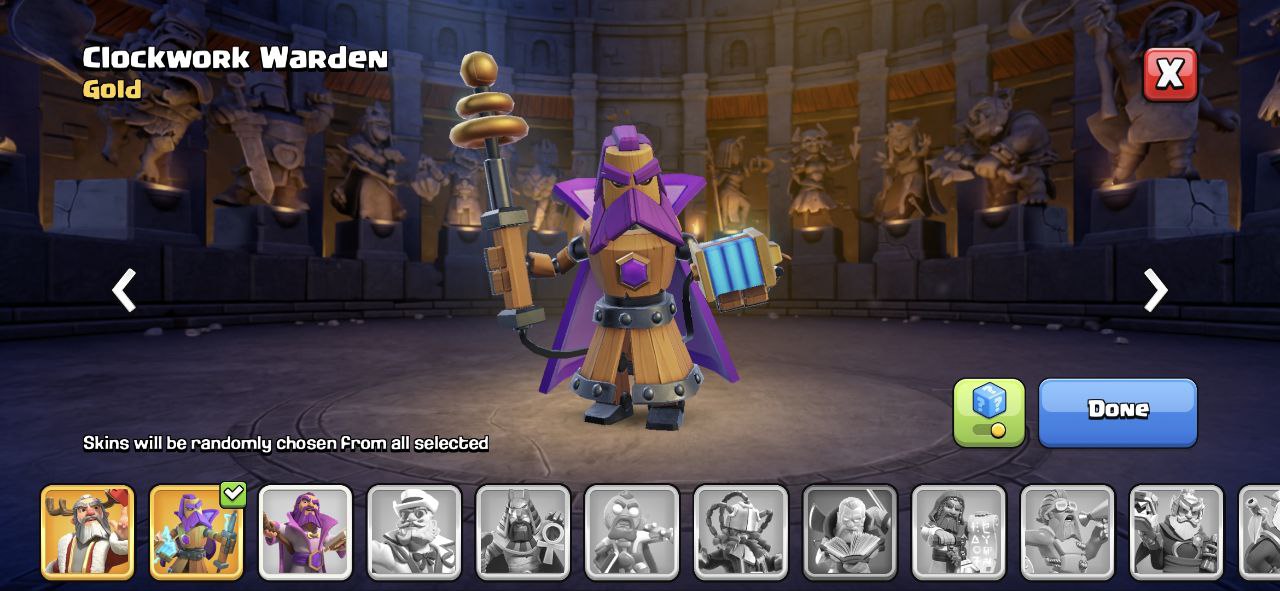Select the locked Warden skin reading a book
The image size is (1280, 591).
(850, 532)
